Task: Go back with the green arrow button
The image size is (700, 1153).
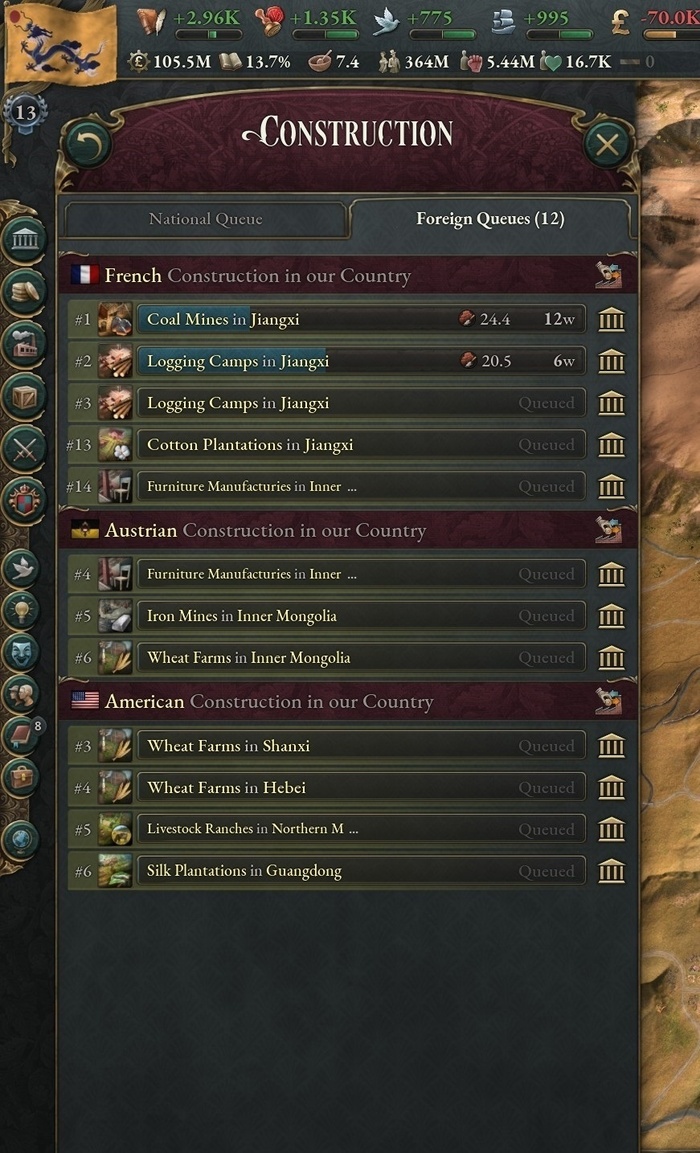Action: pos(87,145)
